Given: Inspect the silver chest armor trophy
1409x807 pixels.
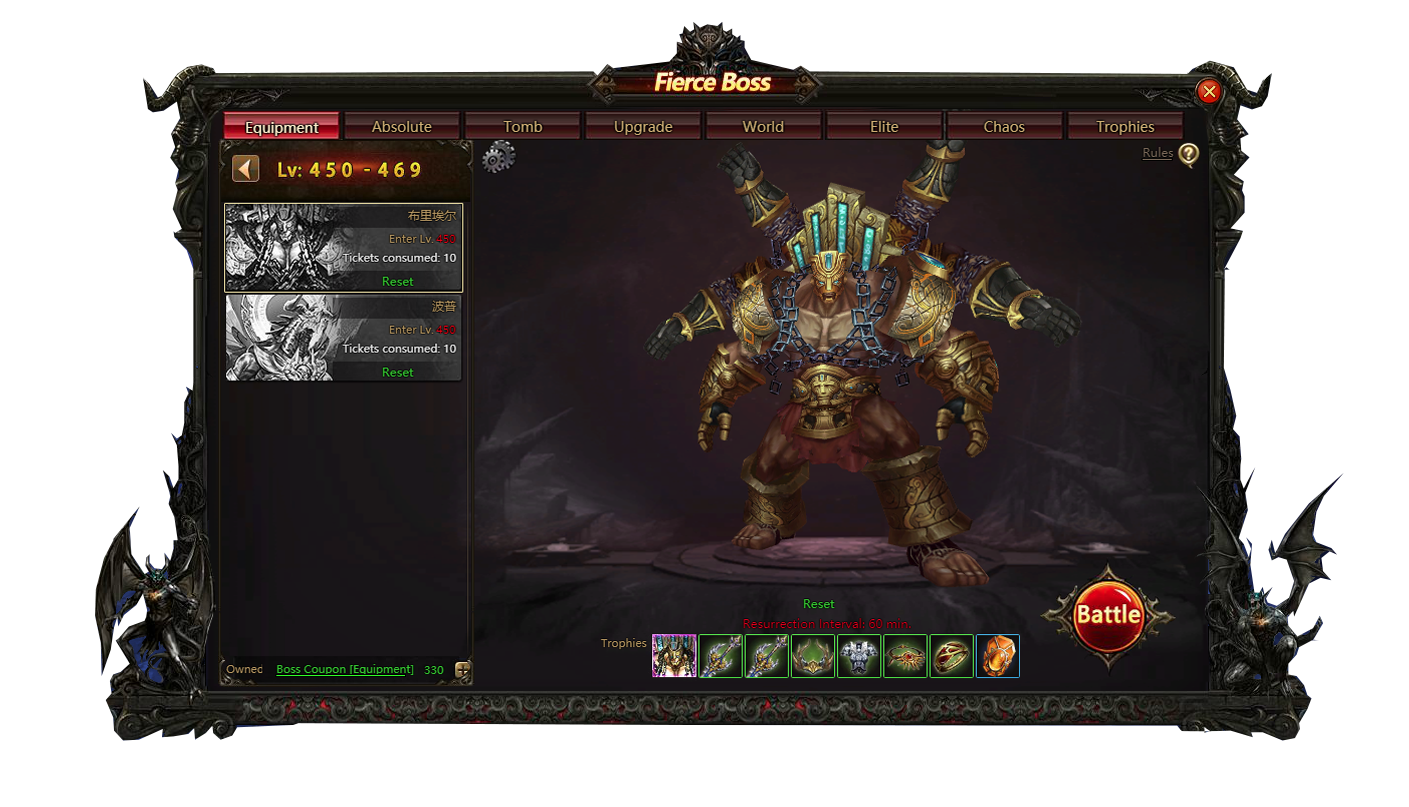Looking at the screenshot, I should [859, 656].
